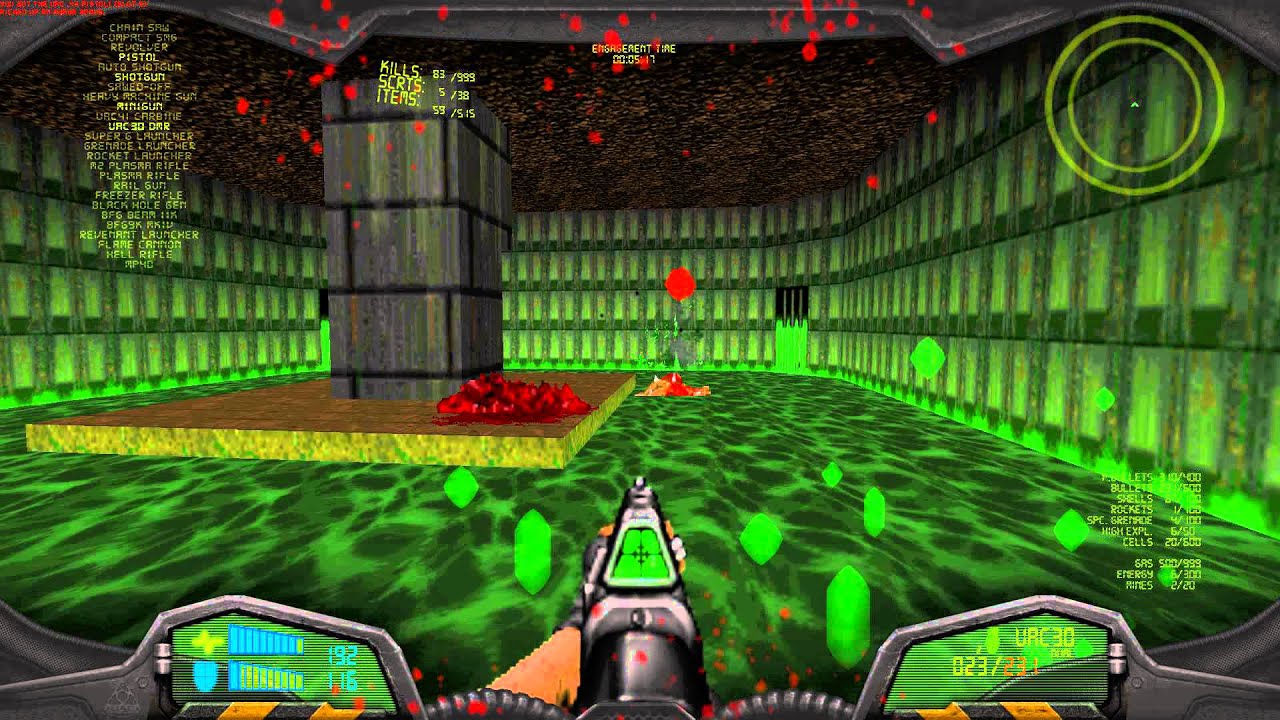Choose the Pistol weapon entry
Screen dimensions: 1280x720
139,58
